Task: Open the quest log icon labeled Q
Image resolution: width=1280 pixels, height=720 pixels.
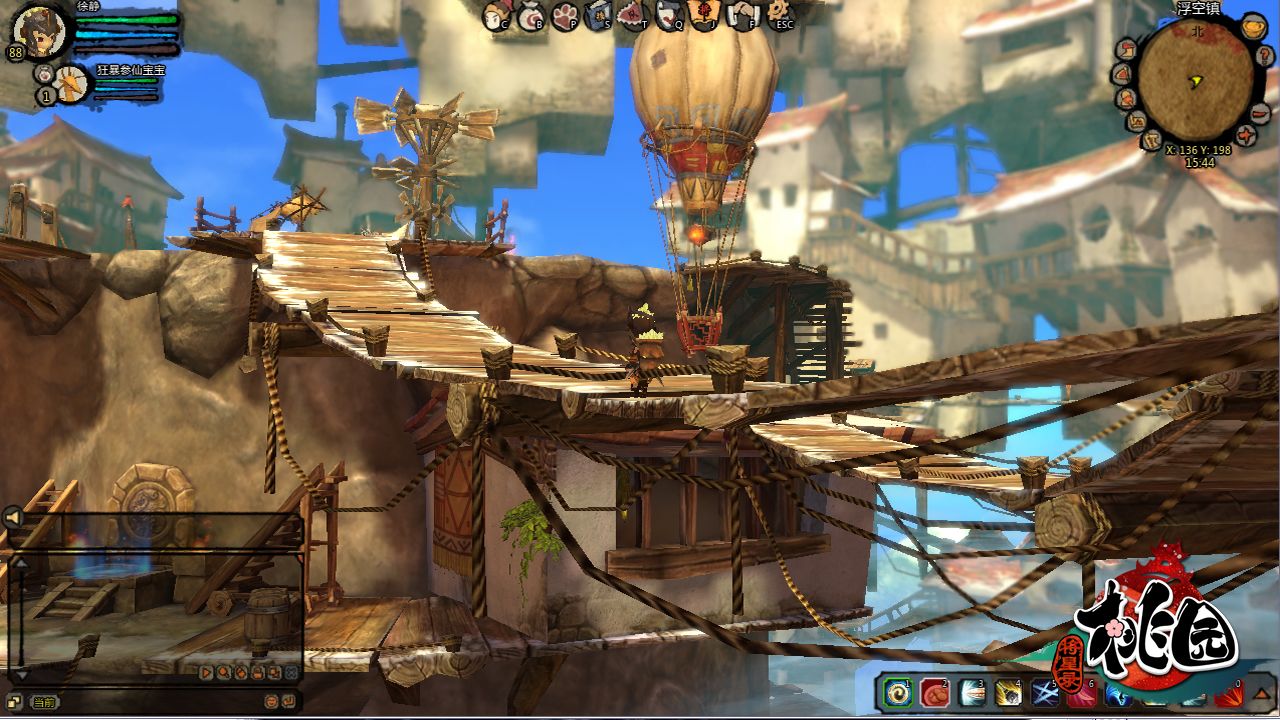Action: point(668,14)
